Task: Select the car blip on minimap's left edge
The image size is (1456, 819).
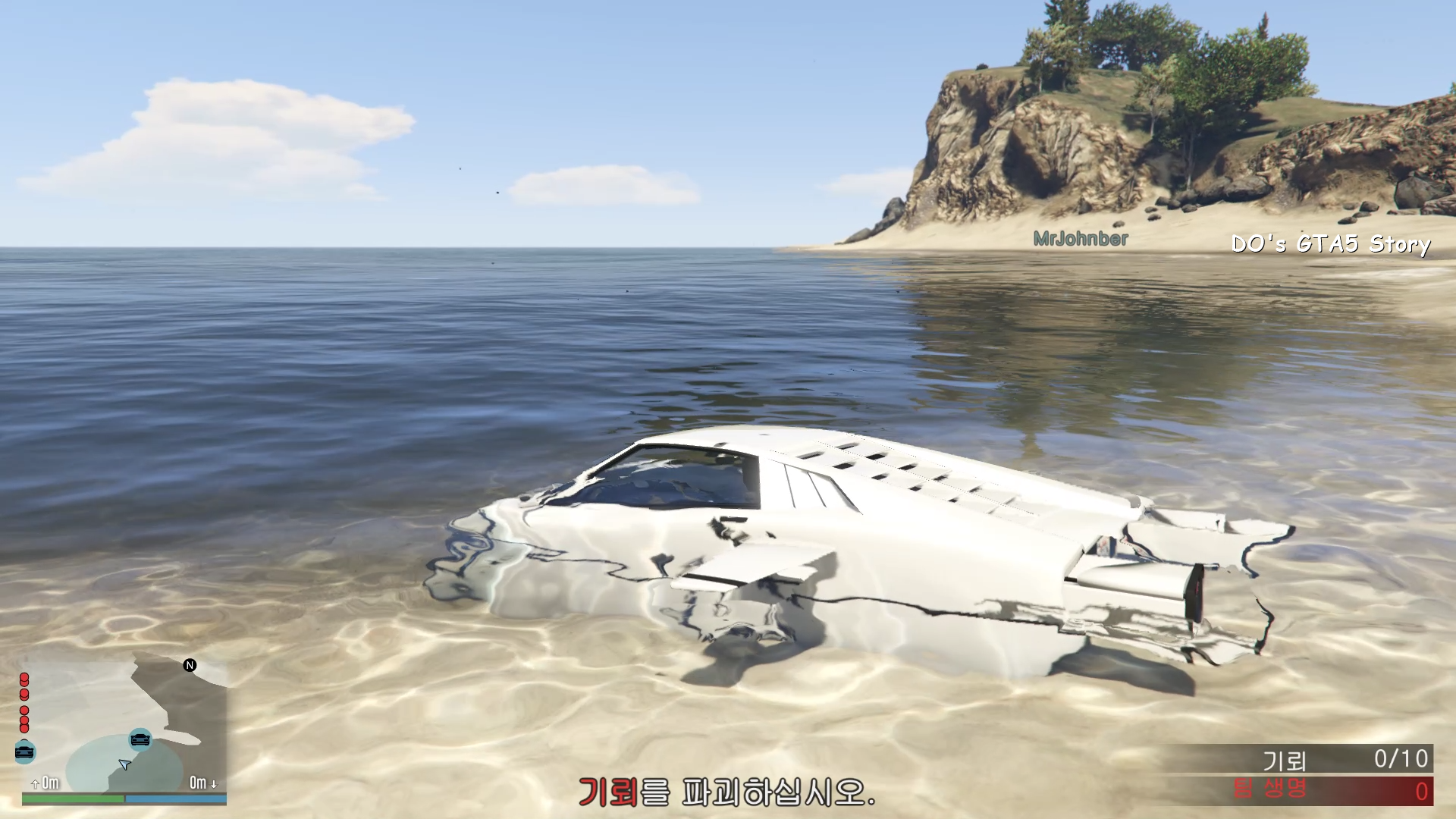Action: click(25, 751)
